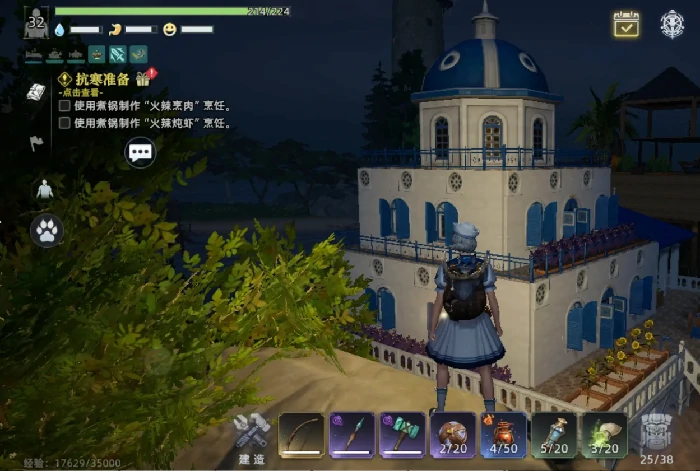The image size is (700, 471).
Task: Open the chat speech bubble
Action: tap(140, 152)
